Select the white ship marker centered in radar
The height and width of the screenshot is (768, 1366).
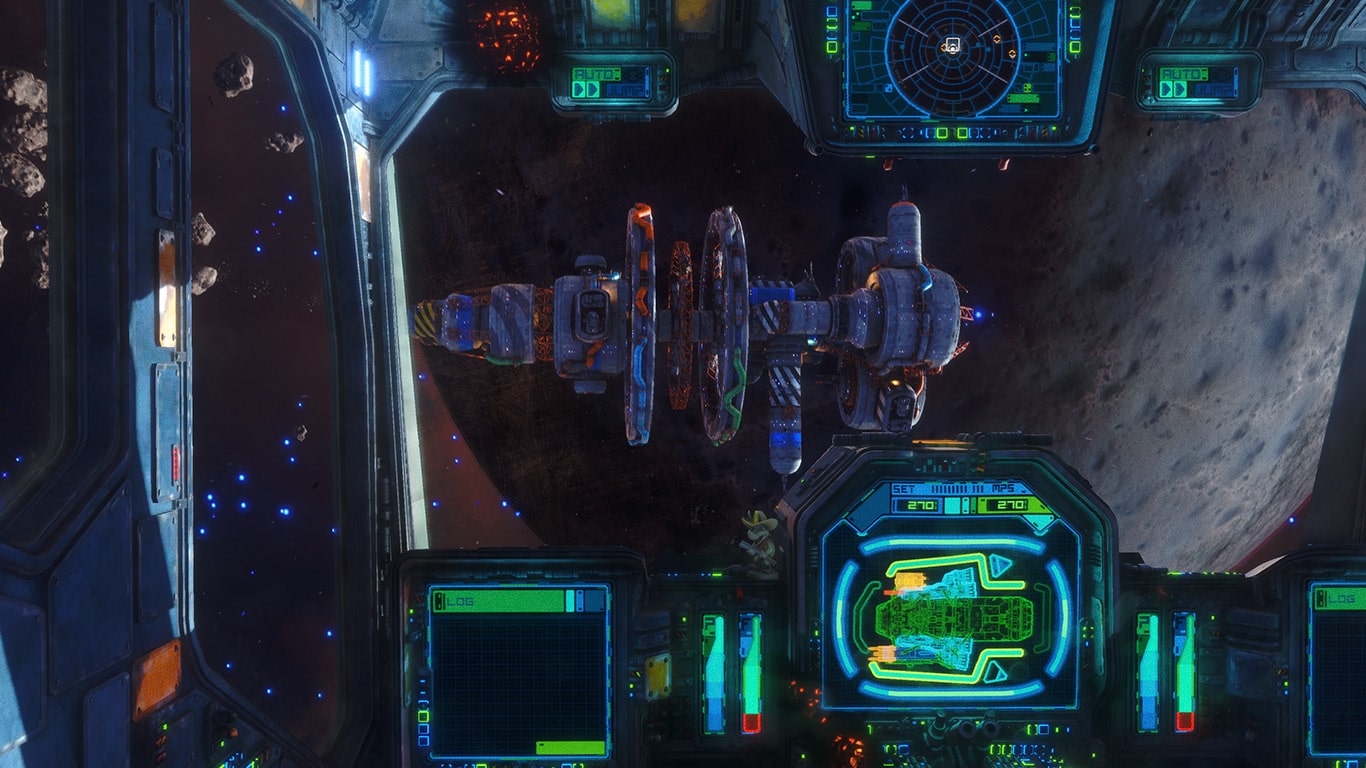pyautogui.click(x=952, y=46)
